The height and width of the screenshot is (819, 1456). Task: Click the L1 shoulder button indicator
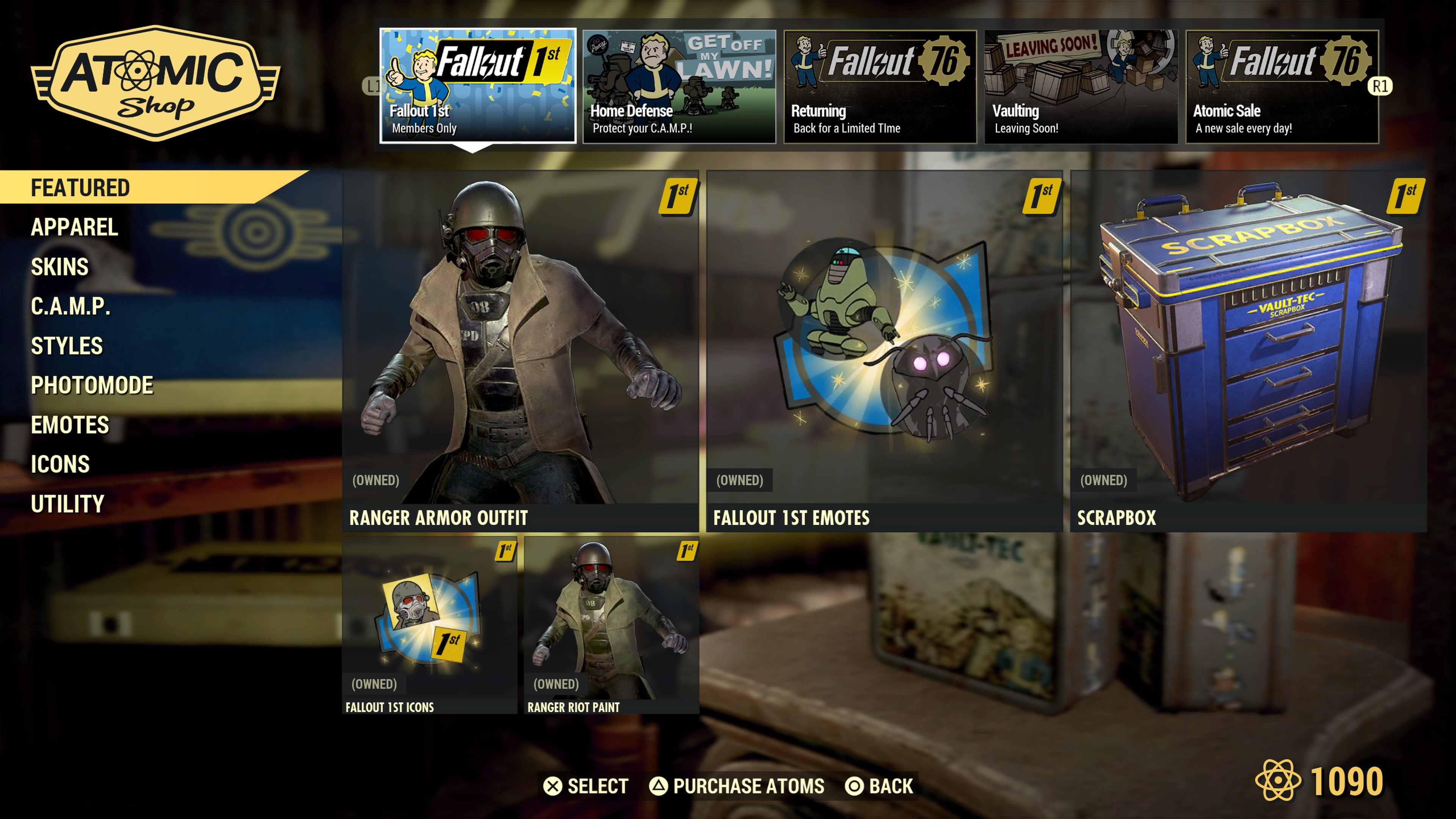coord(373,86)
